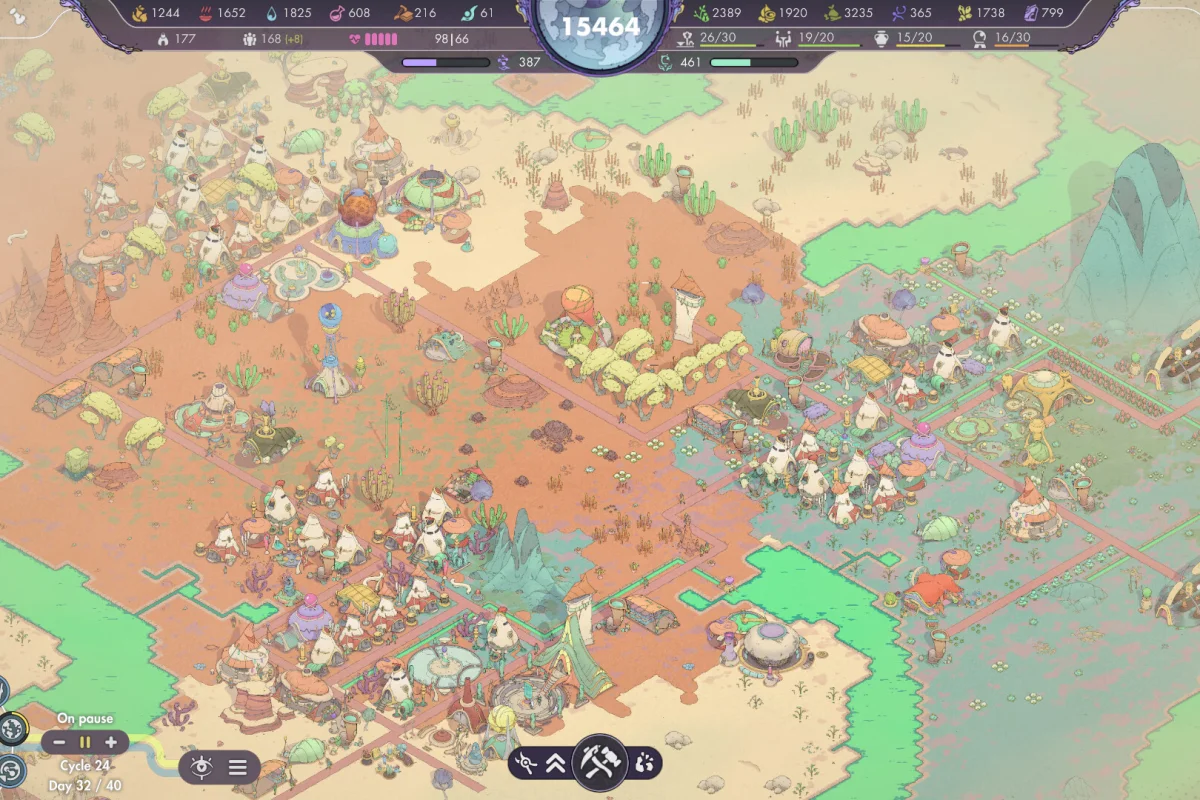Select the rubble demolish tool
The image size is (1200, 800).
pos(645,764)
